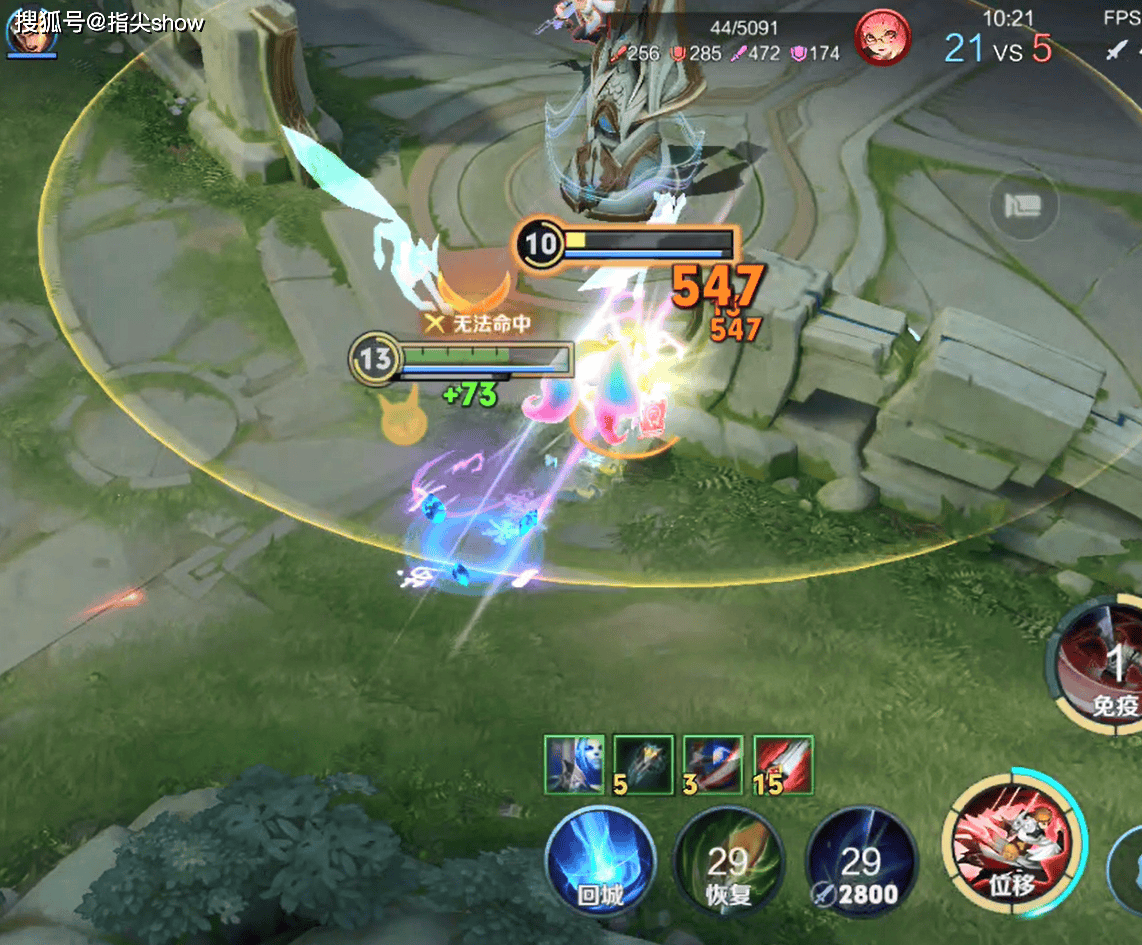This screenshot has width=1142, height=945.
Task: Click the player avatar in the corner
Action: point(30,30)
